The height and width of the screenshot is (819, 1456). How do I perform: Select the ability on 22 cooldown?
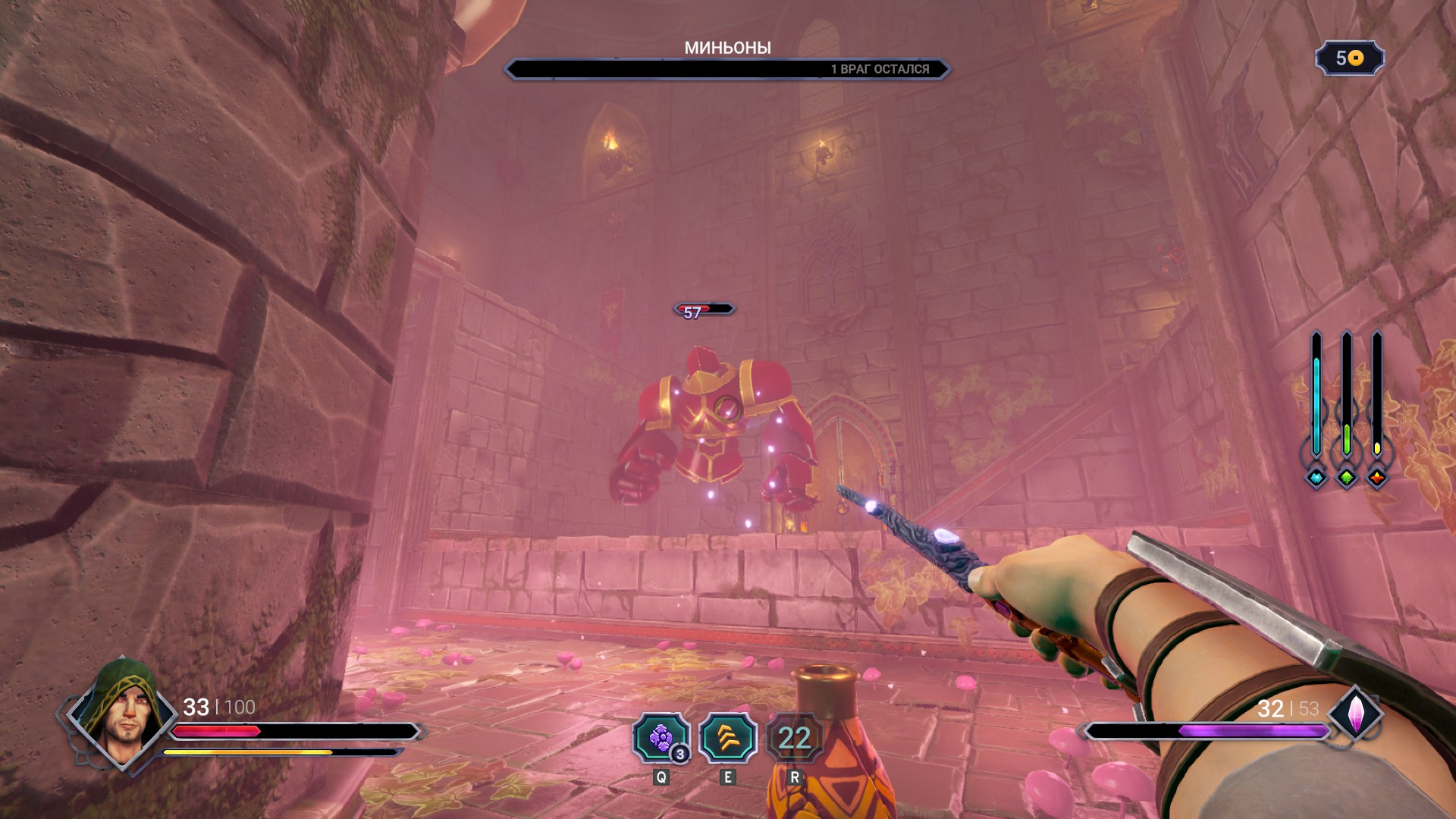click(x=794, y=738)
